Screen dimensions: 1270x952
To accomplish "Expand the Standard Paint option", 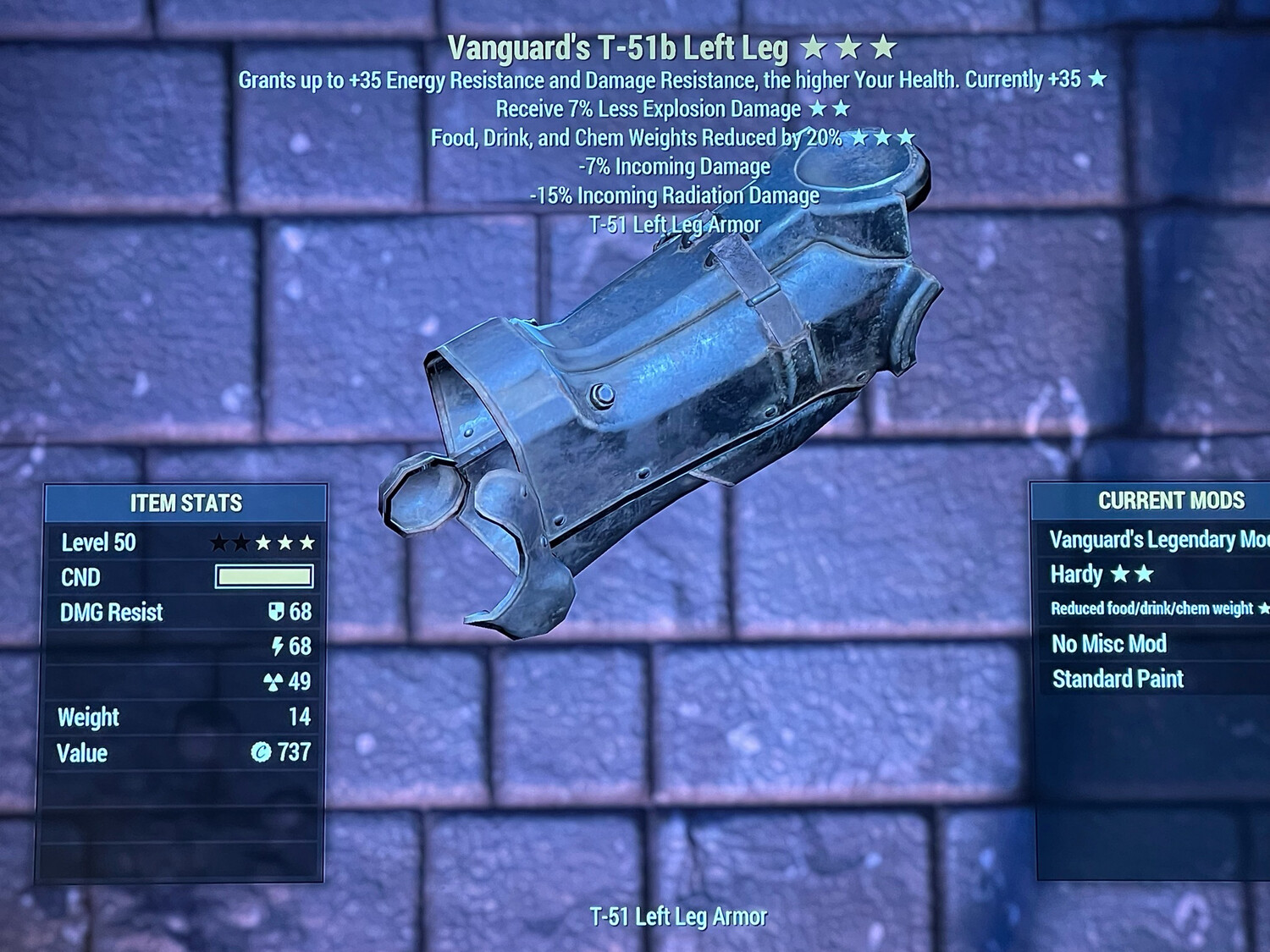I will [1117, 679].
